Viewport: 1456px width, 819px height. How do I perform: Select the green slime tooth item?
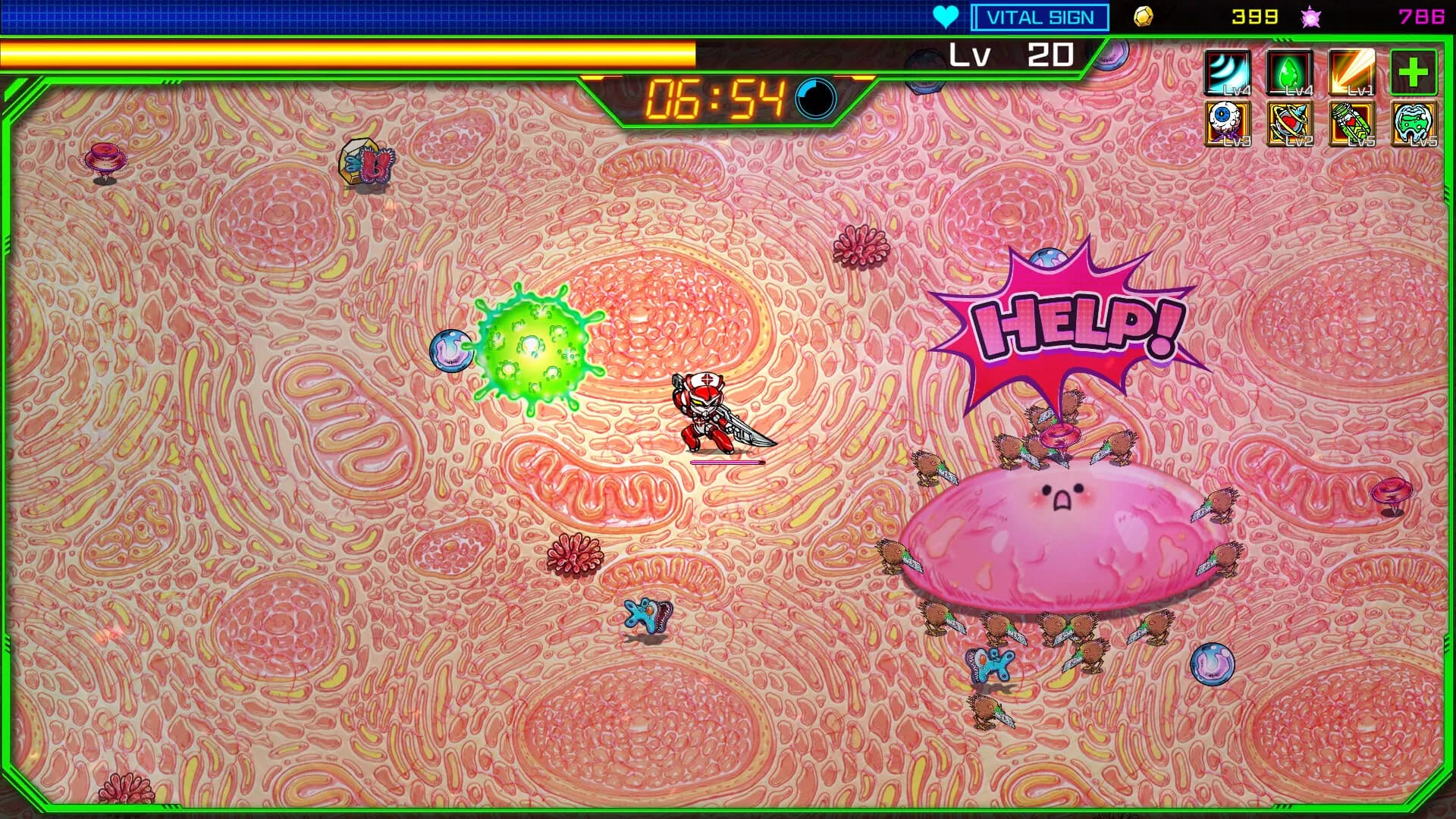1413,124
